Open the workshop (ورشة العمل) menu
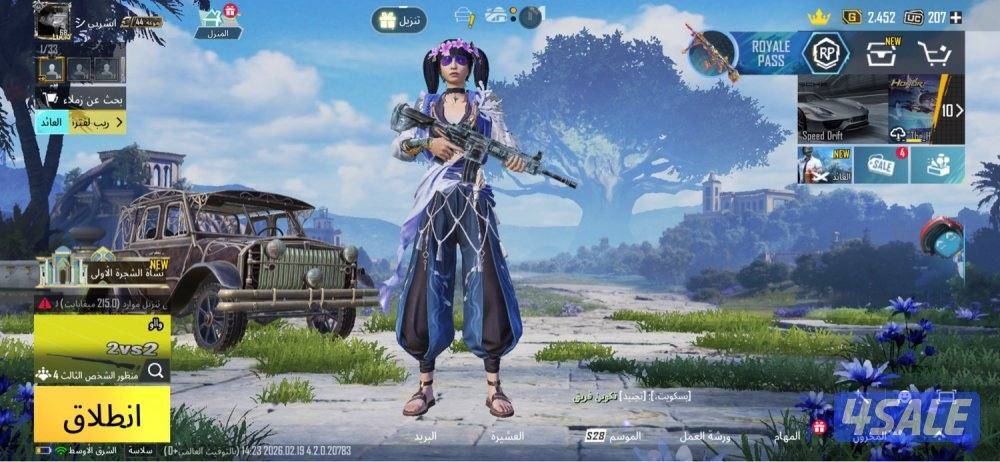Screen dimensions: 1000x462 click(705, 437)
